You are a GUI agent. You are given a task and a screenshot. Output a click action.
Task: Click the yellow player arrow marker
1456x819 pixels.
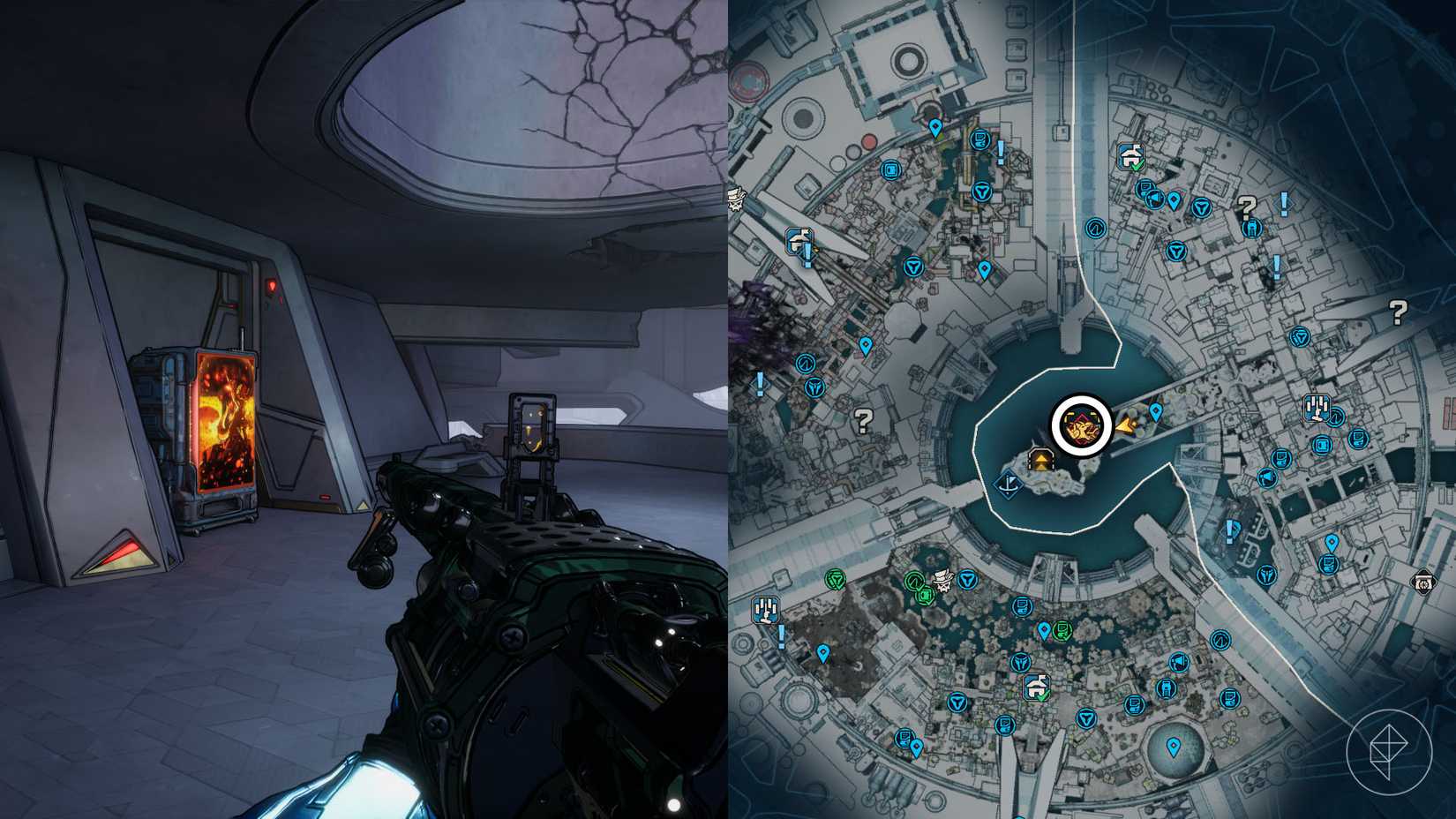[x=1126, y=427]
